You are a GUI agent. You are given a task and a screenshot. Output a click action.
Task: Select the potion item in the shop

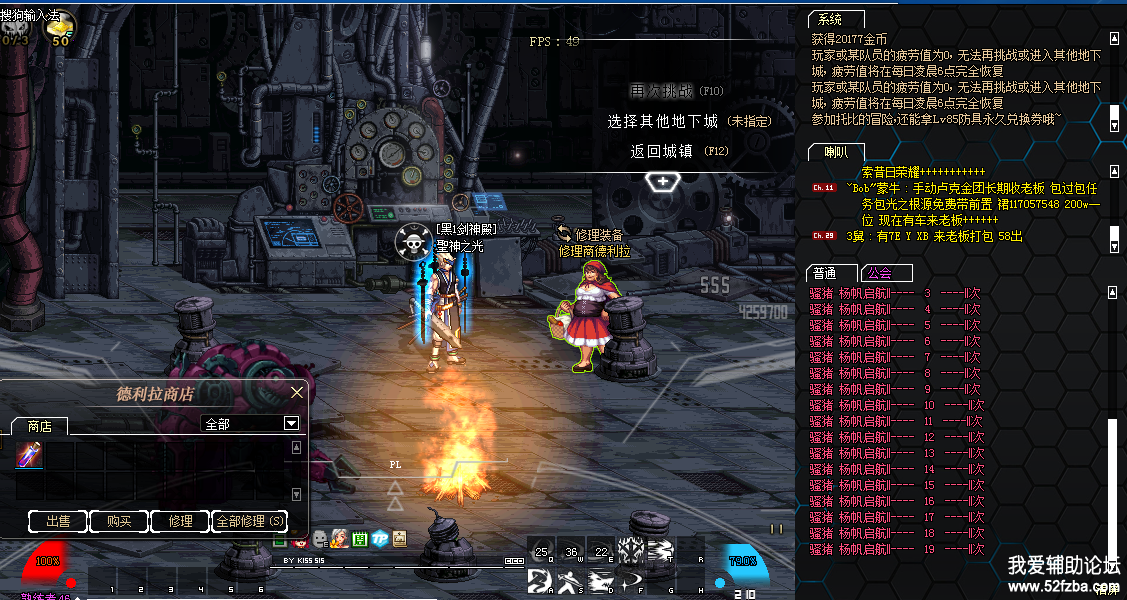(x=28, y=455)
